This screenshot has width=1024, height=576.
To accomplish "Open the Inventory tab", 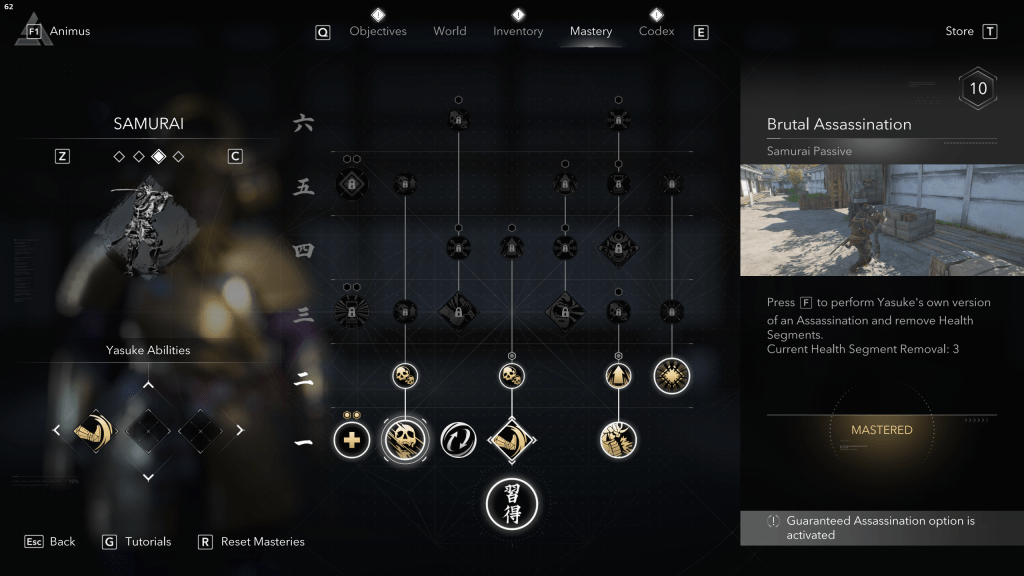I will pos(518,31).
